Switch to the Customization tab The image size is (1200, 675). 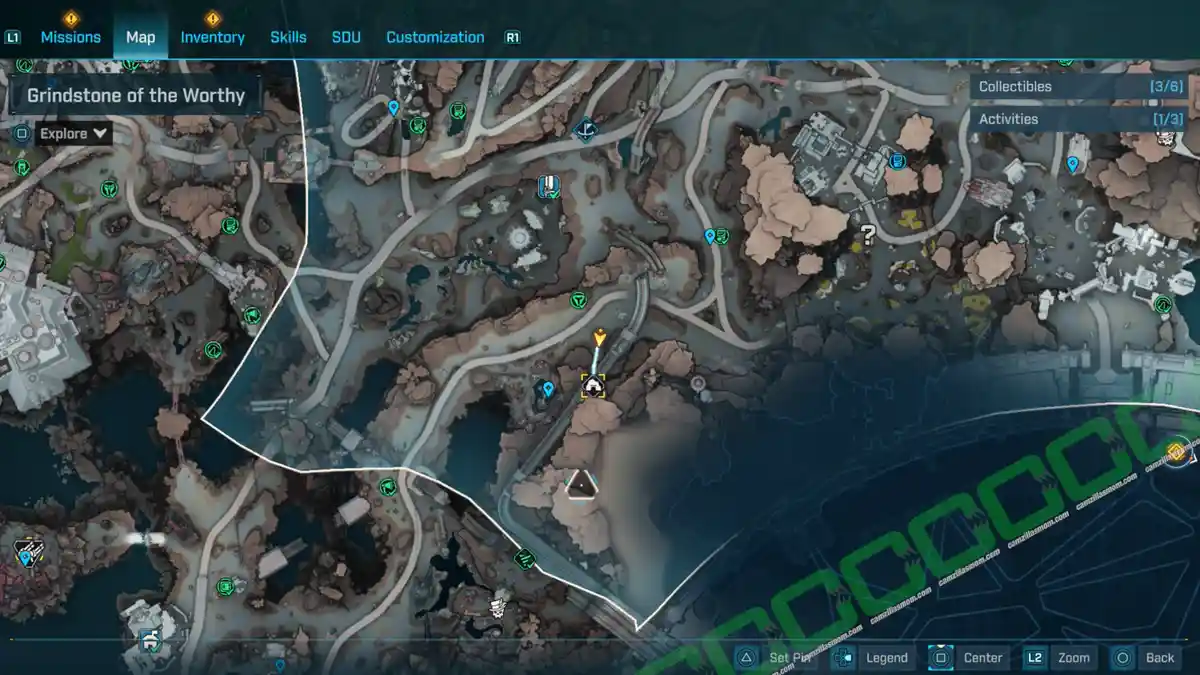point(435,37)
